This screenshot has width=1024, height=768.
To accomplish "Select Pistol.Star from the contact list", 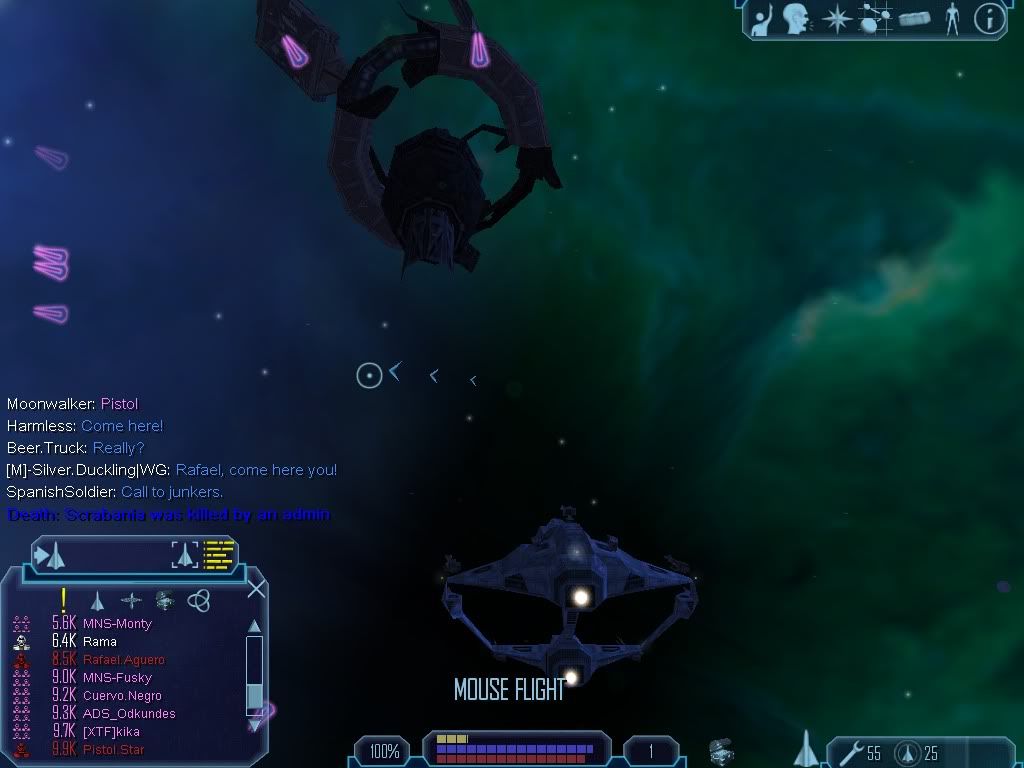I will tap(113, 749).
